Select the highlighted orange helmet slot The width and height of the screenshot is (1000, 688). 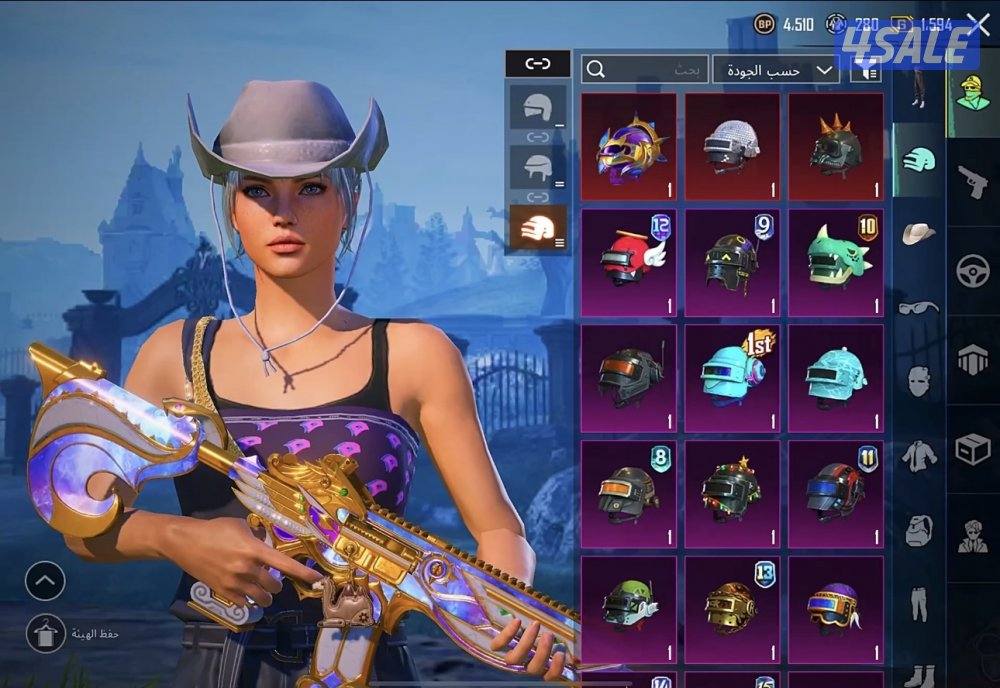(x=538, y=228)
